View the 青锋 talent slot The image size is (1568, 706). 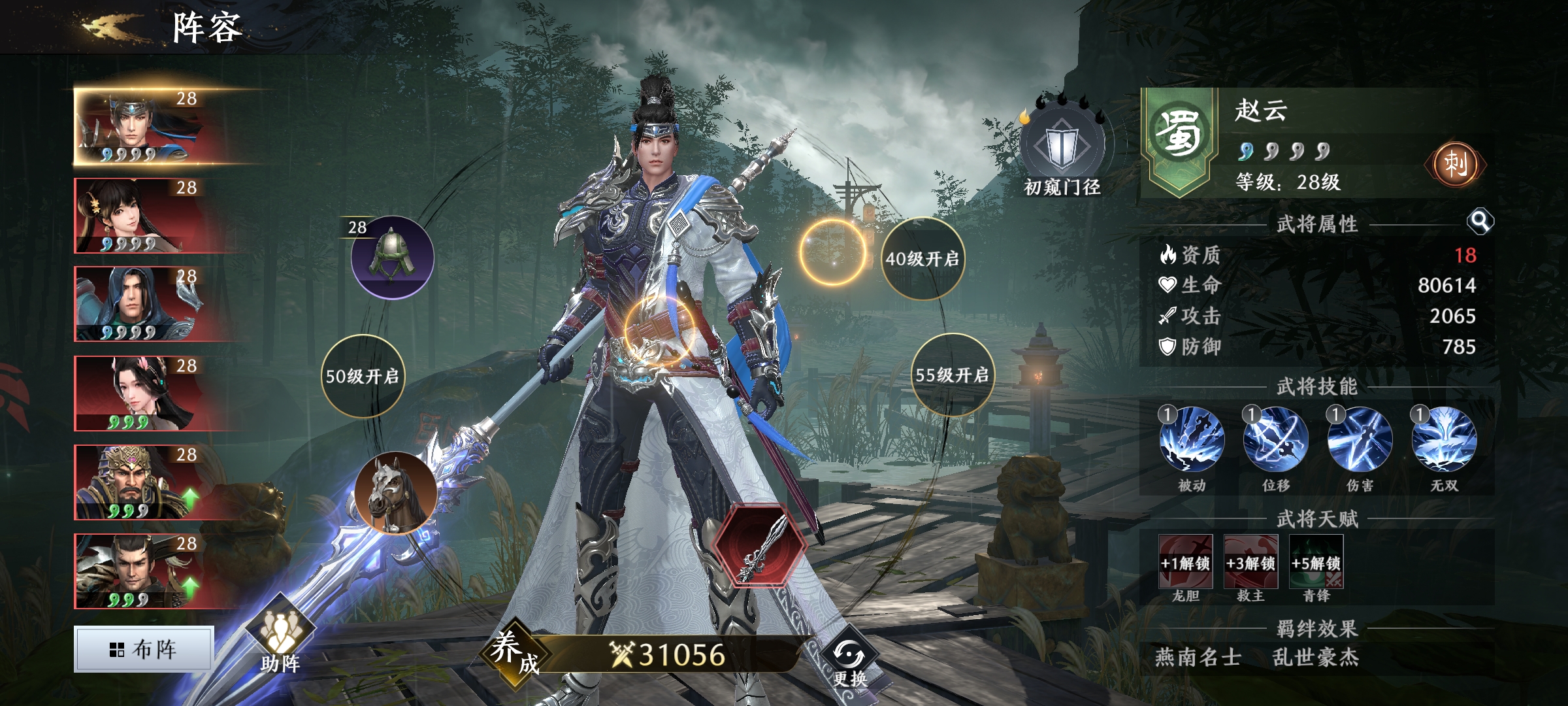tap(1316, 562)
